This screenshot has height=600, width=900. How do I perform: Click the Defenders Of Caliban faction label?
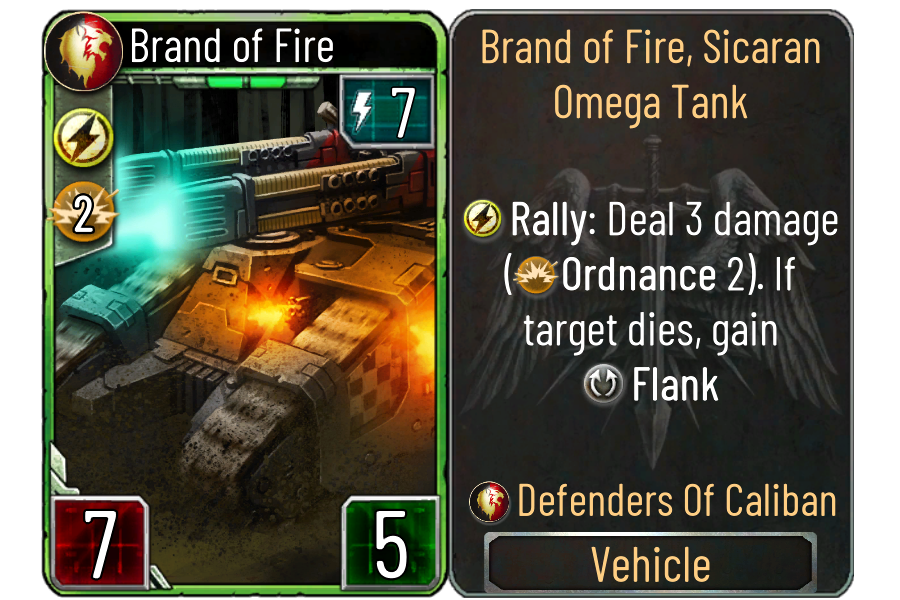click(x=676, y=501)
